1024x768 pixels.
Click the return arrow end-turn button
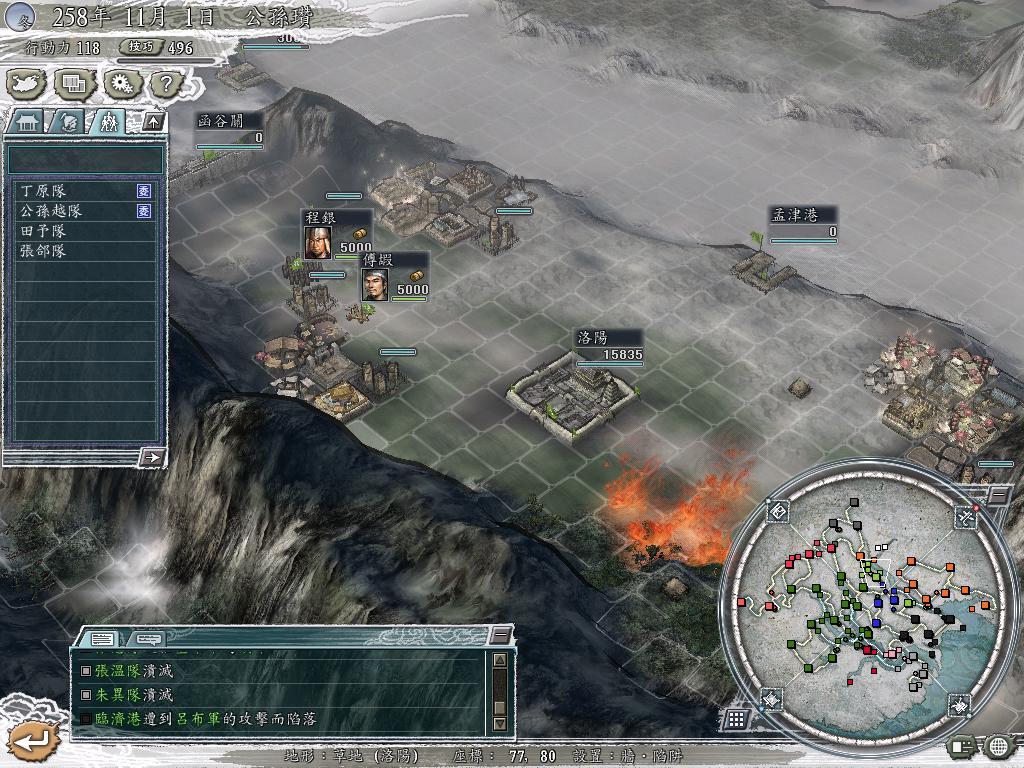pyautogui.click(x=33, y=741)
